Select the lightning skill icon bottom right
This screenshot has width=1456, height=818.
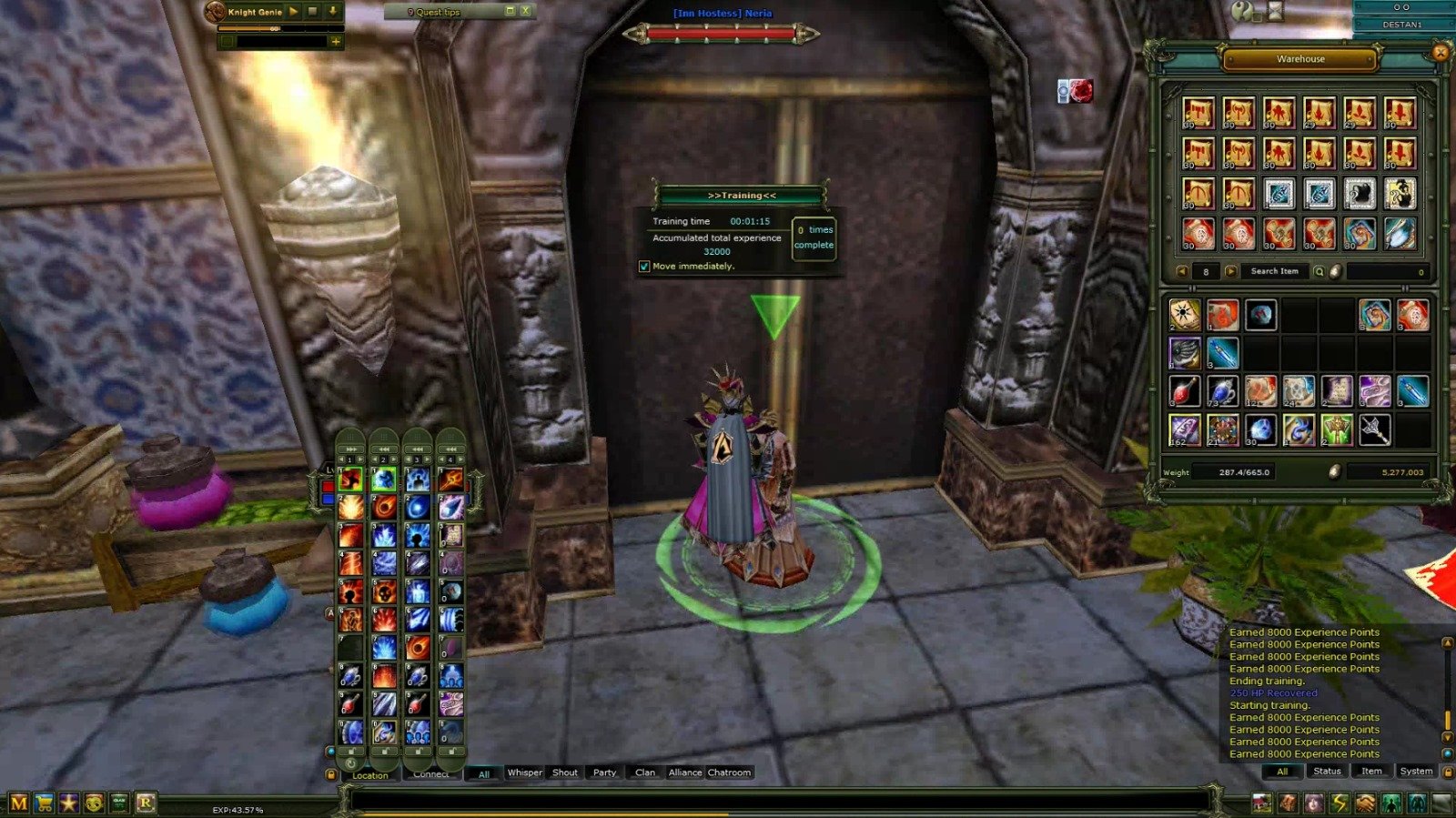click(x=1340, y=802)
